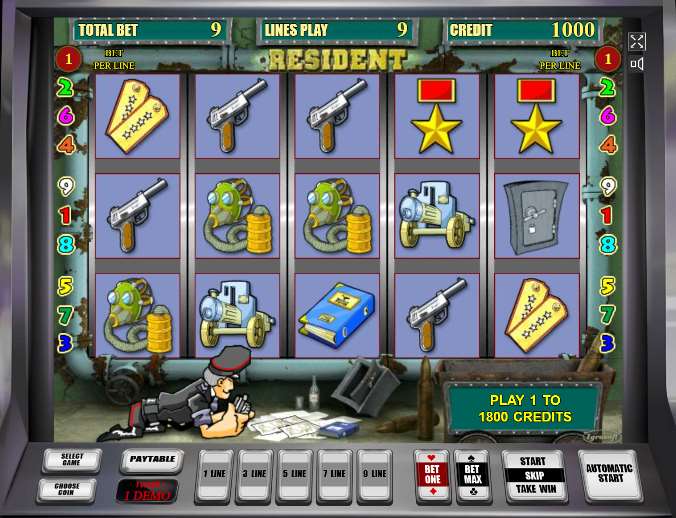This screenshot has width=676, height=518.
Task: Choose the 3 Line option
Action: pyautogui.click(x=254, y=475)
